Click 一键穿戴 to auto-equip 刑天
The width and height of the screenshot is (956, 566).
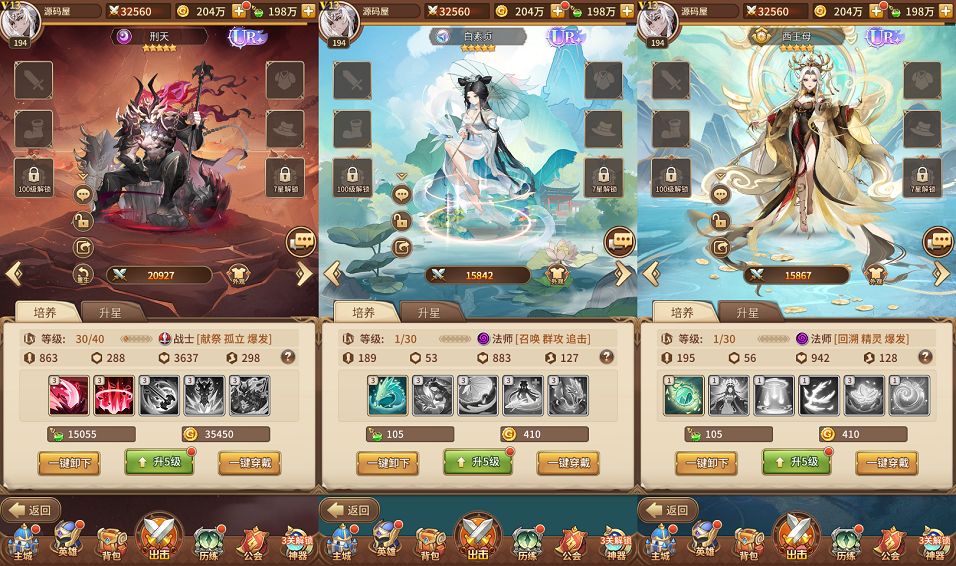pos(249,462)
